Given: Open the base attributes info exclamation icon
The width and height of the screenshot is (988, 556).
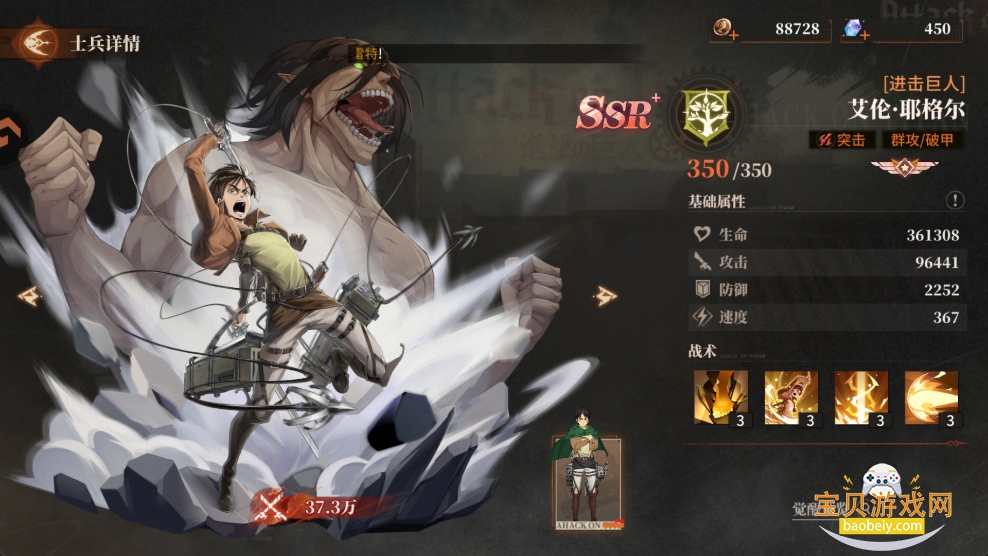Looking at the screenshot, I should 955,201.
